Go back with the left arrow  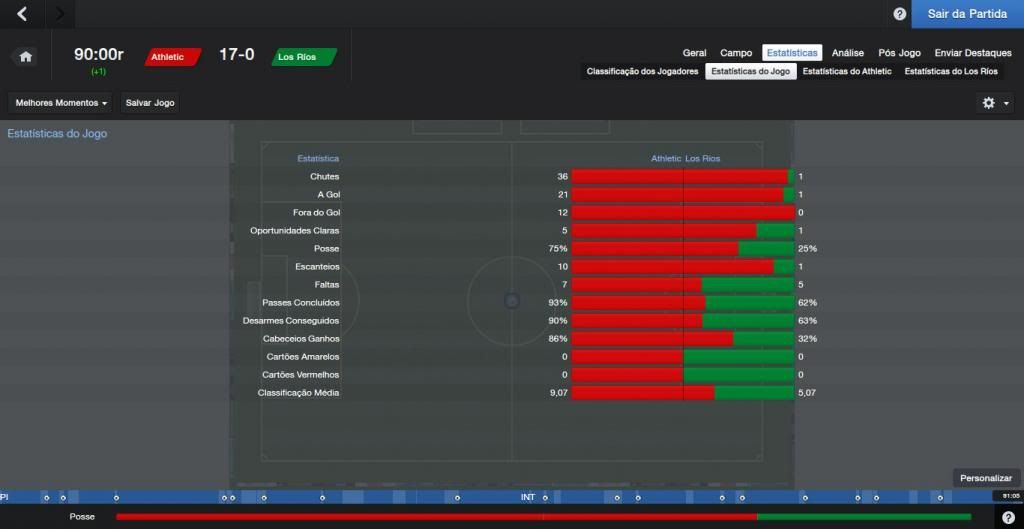(x=23, y=14)
